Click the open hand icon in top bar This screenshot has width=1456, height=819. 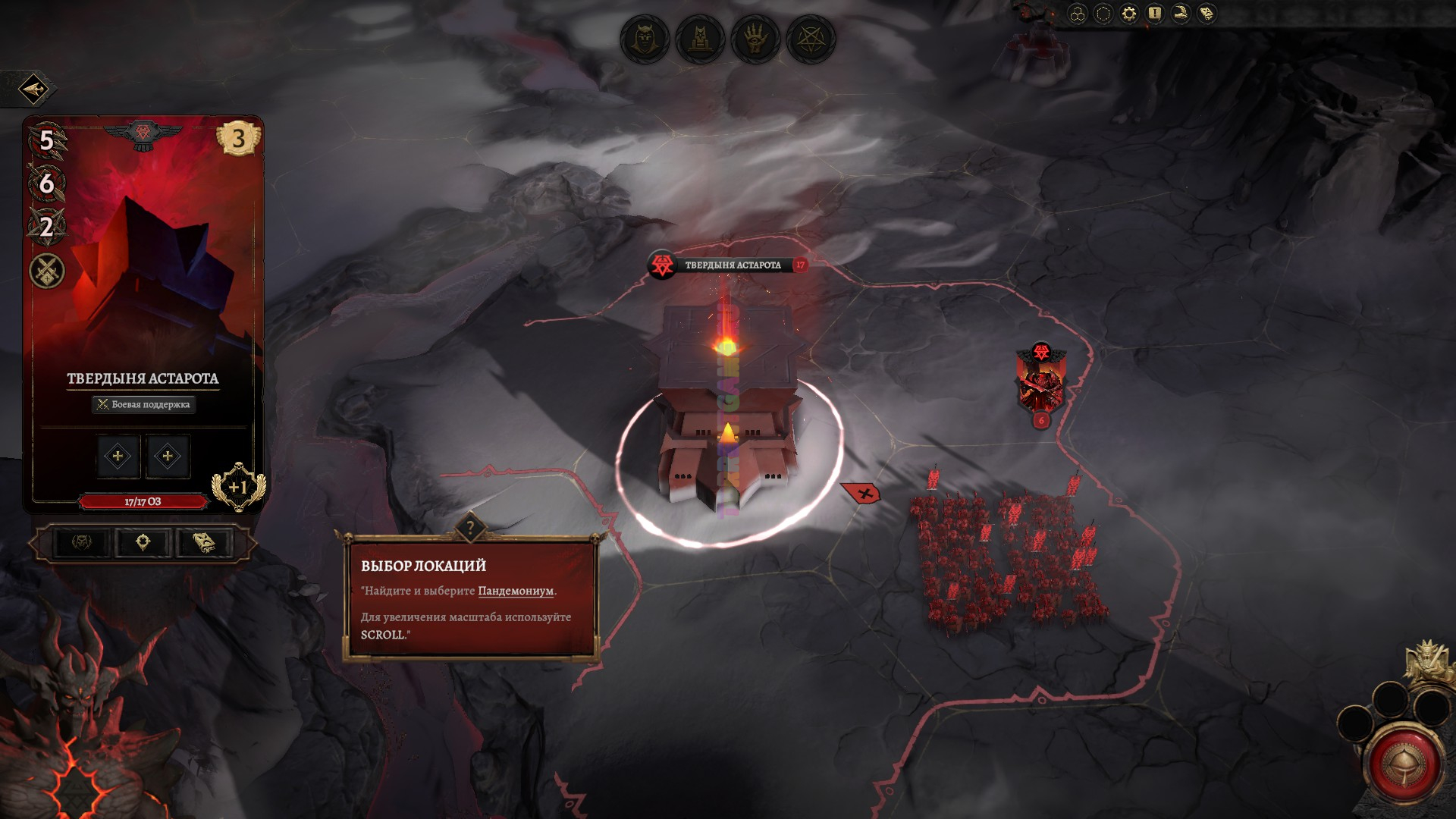click(1181, 14)
